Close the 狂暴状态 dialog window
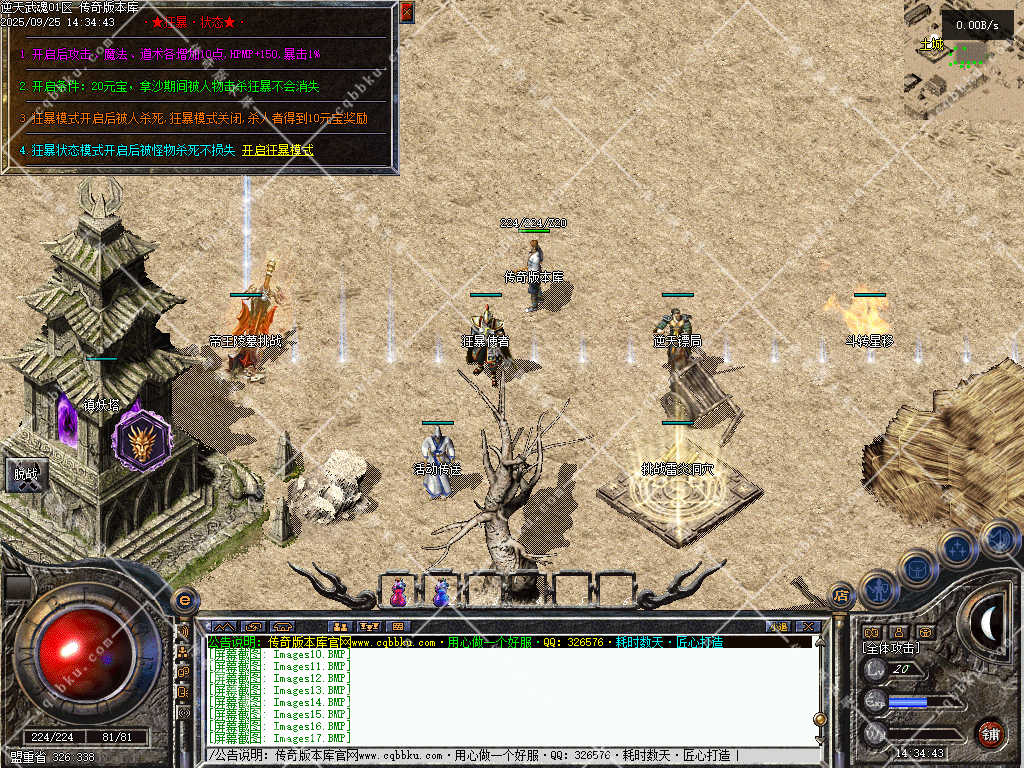1024x768 pixels. [x=407, y=12]
